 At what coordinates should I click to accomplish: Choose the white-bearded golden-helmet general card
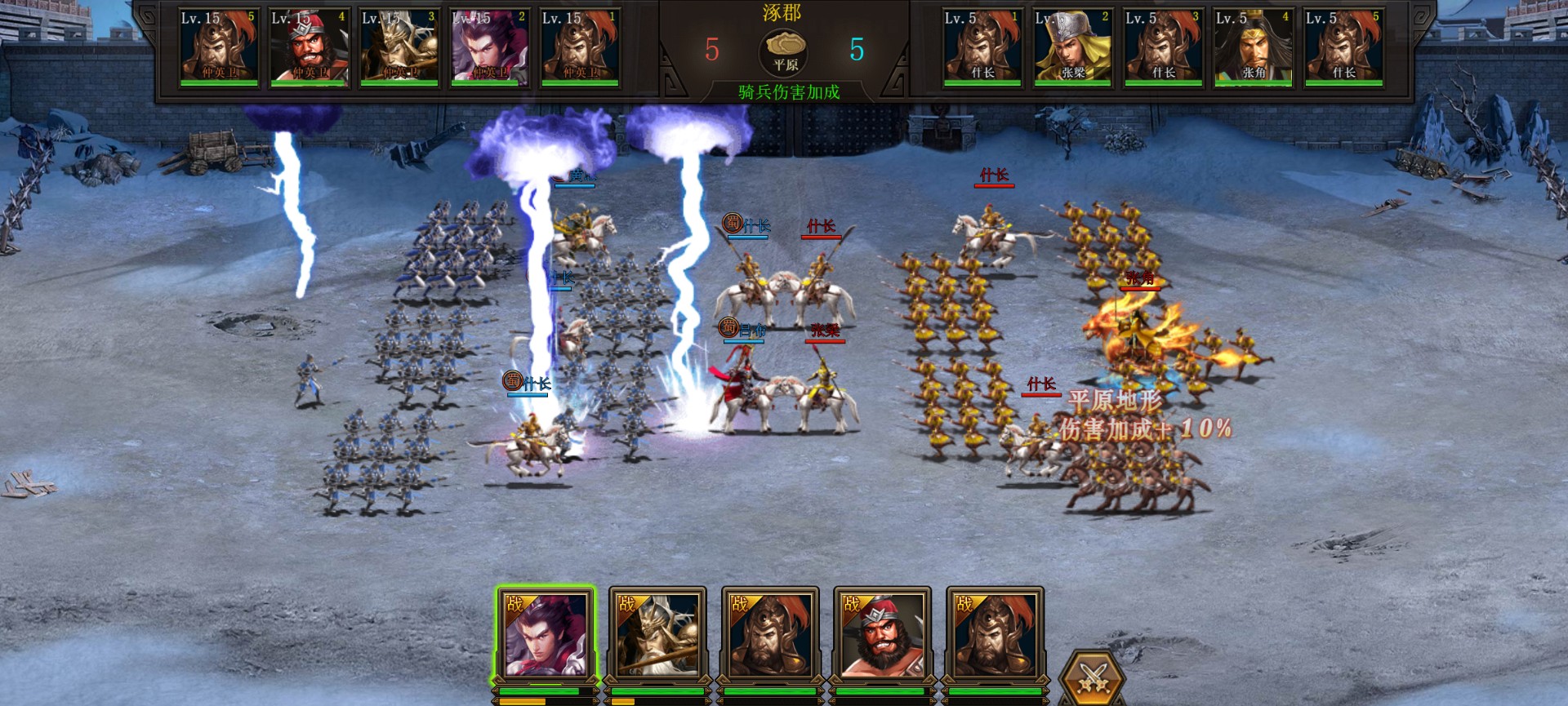pyautogui.click(x=657, y=636)
